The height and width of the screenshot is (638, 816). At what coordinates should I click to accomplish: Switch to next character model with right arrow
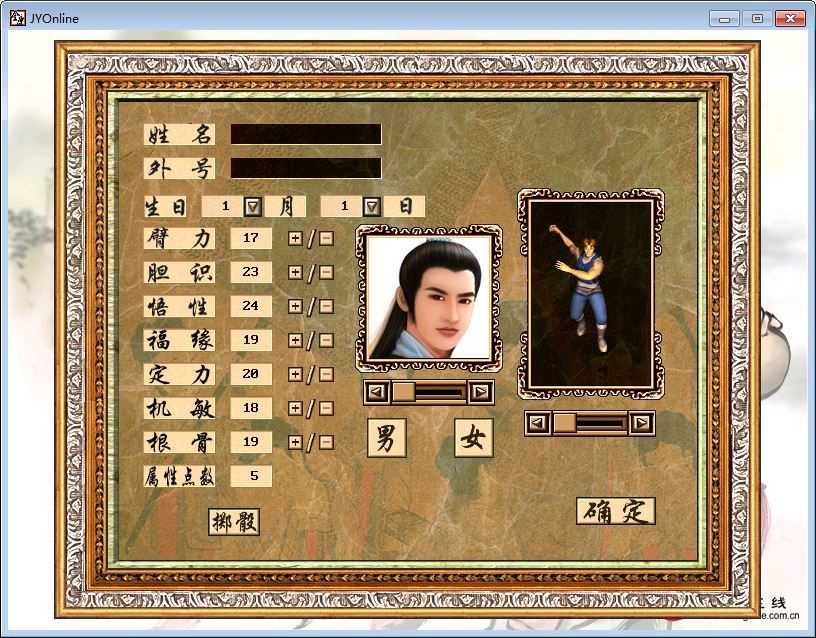pos(642,423)
